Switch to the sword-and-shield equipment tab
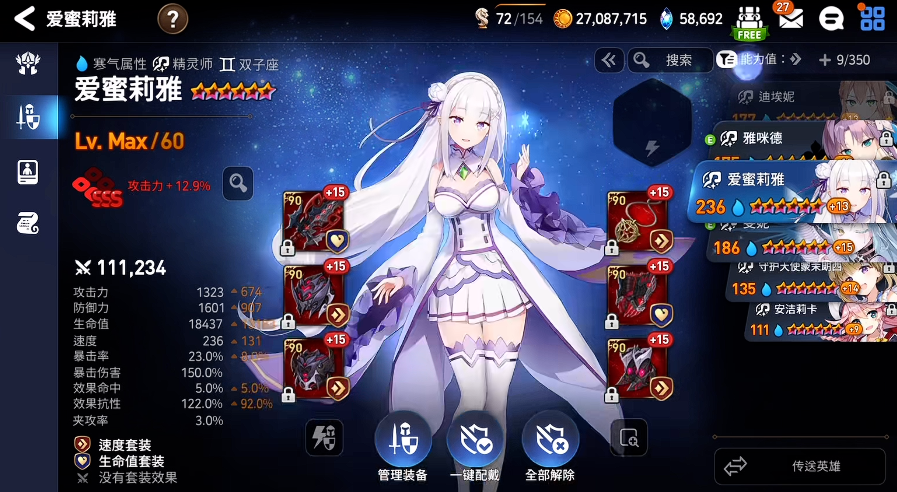 28,119
